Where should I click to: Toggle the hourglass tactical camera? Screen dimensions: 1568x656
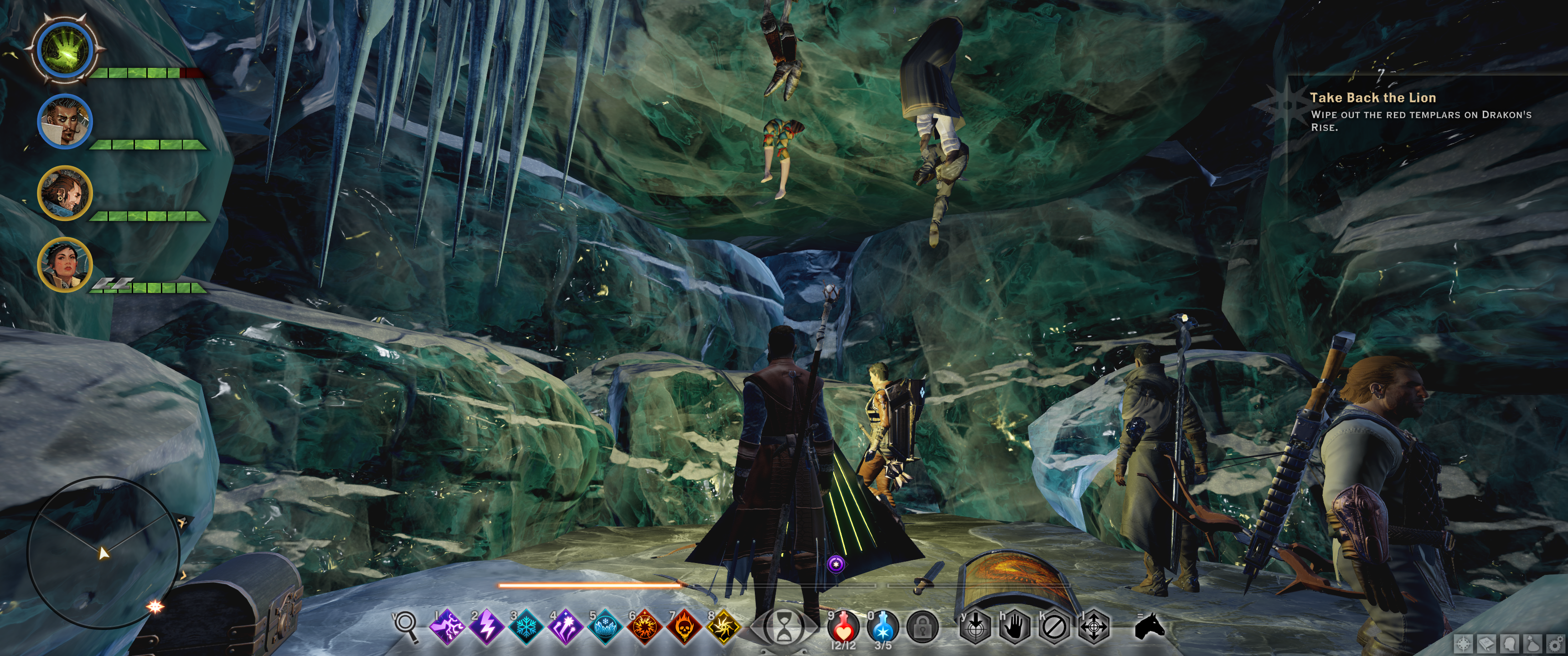point(784,627)
